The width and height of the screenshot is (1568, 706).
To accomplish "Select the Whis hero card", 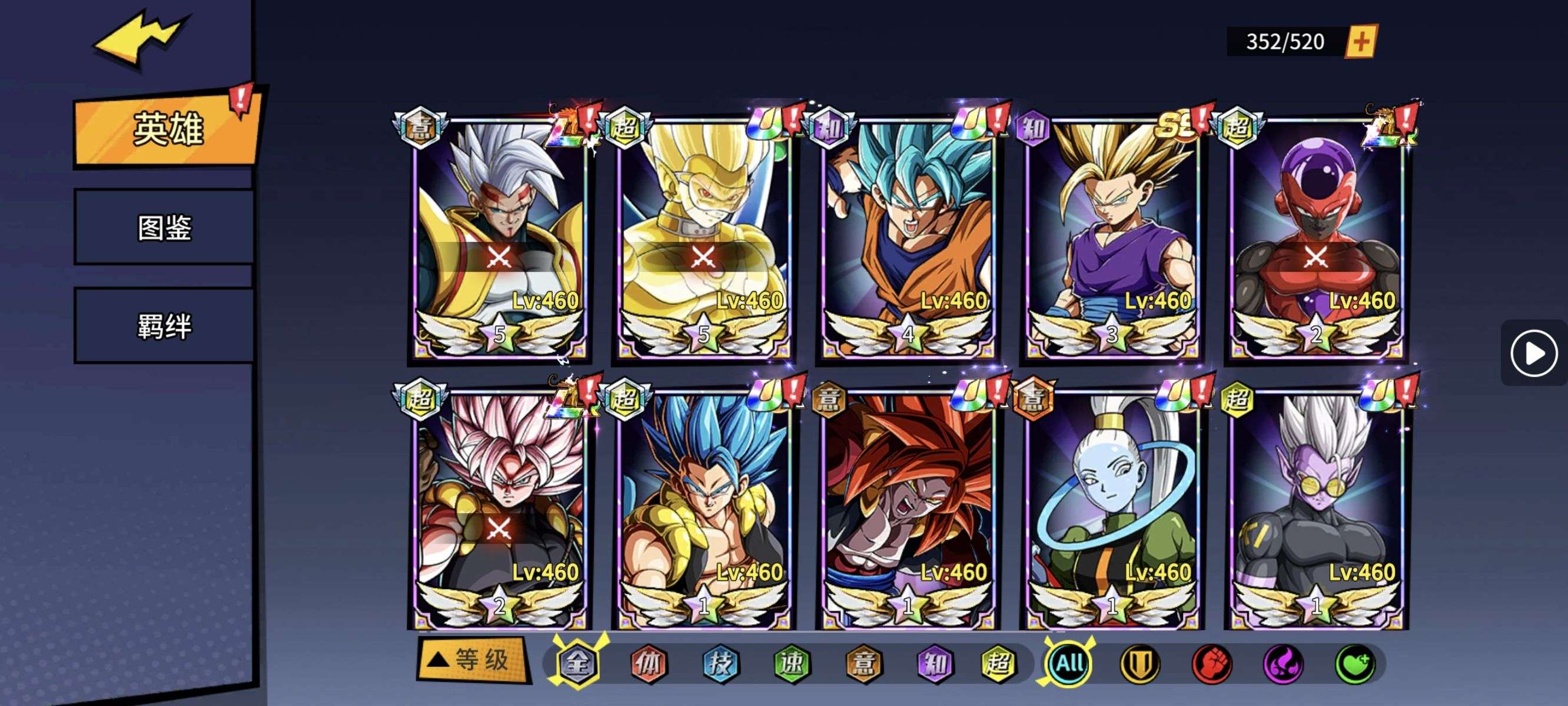I will coord(1111,509).
